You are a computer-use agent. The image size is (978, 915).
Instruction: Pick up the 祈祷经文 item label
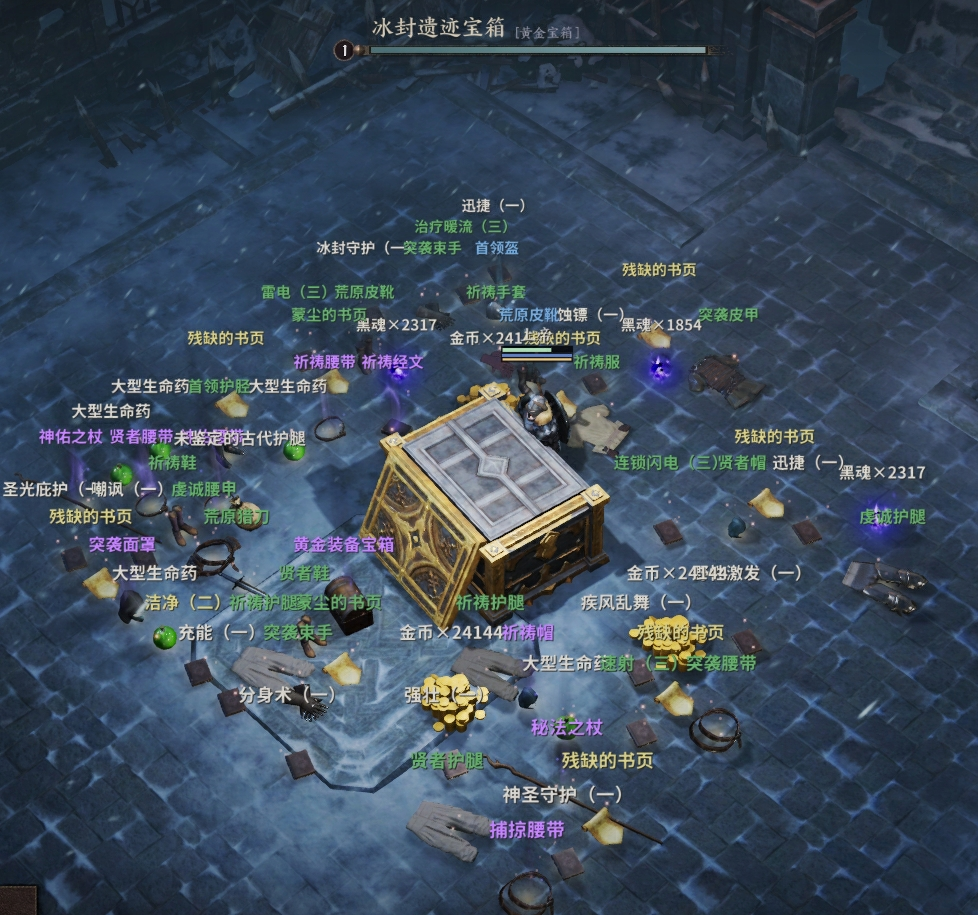tap(392, 362)
